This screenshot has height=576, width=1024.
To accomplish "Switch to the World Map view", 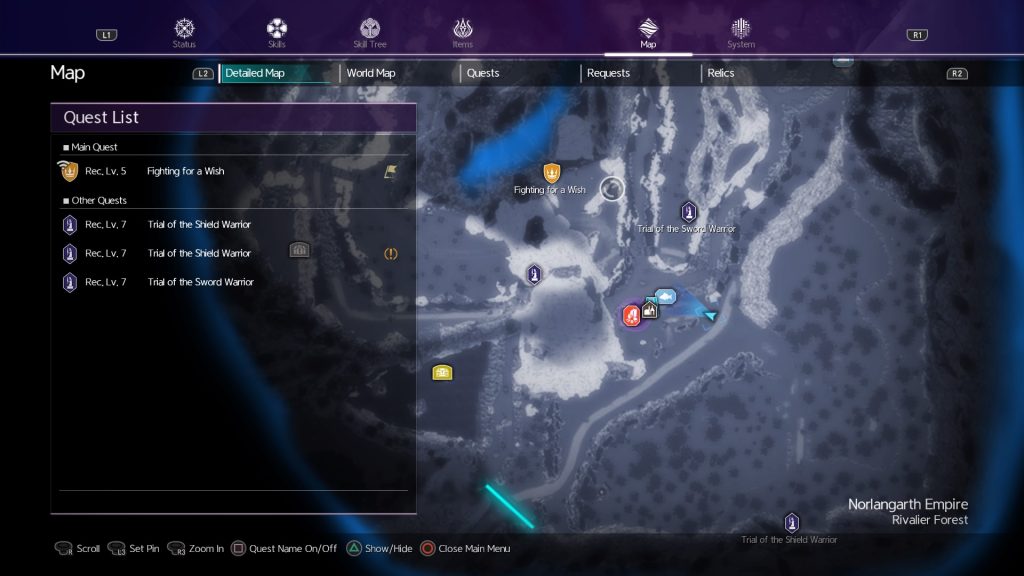I will [371, 73].
